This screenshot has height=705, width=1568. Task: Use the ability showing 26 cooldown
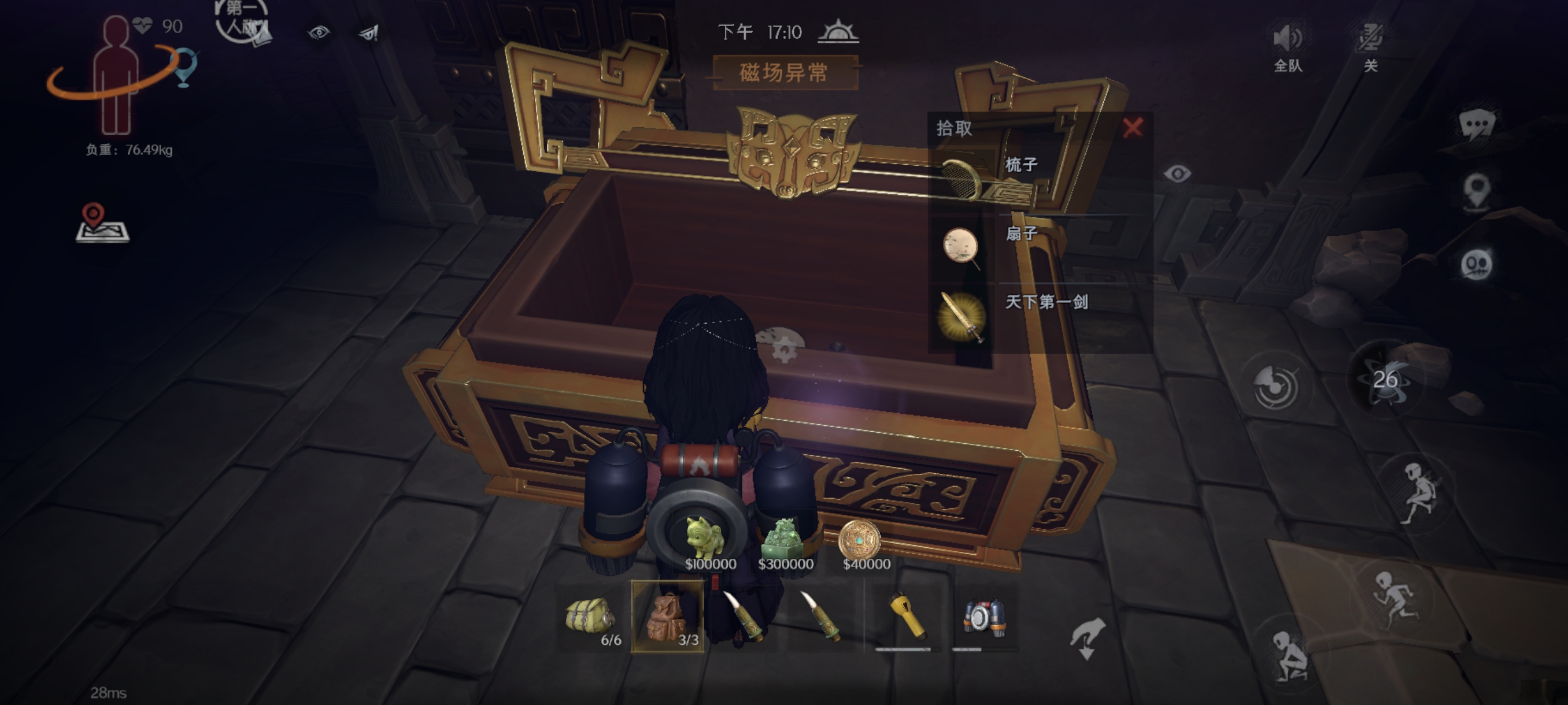click(x=1385, y=380)
